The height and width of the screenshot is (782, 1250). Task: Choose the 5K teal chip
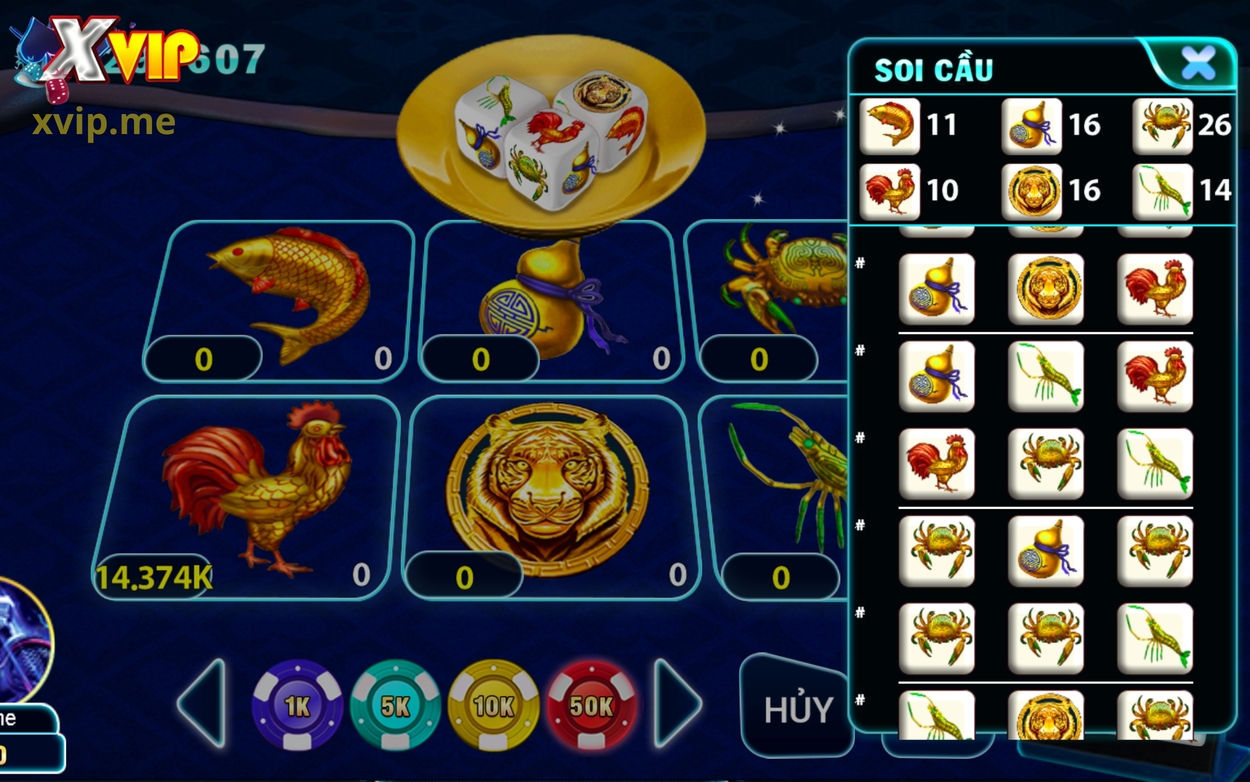pos(395,706)
